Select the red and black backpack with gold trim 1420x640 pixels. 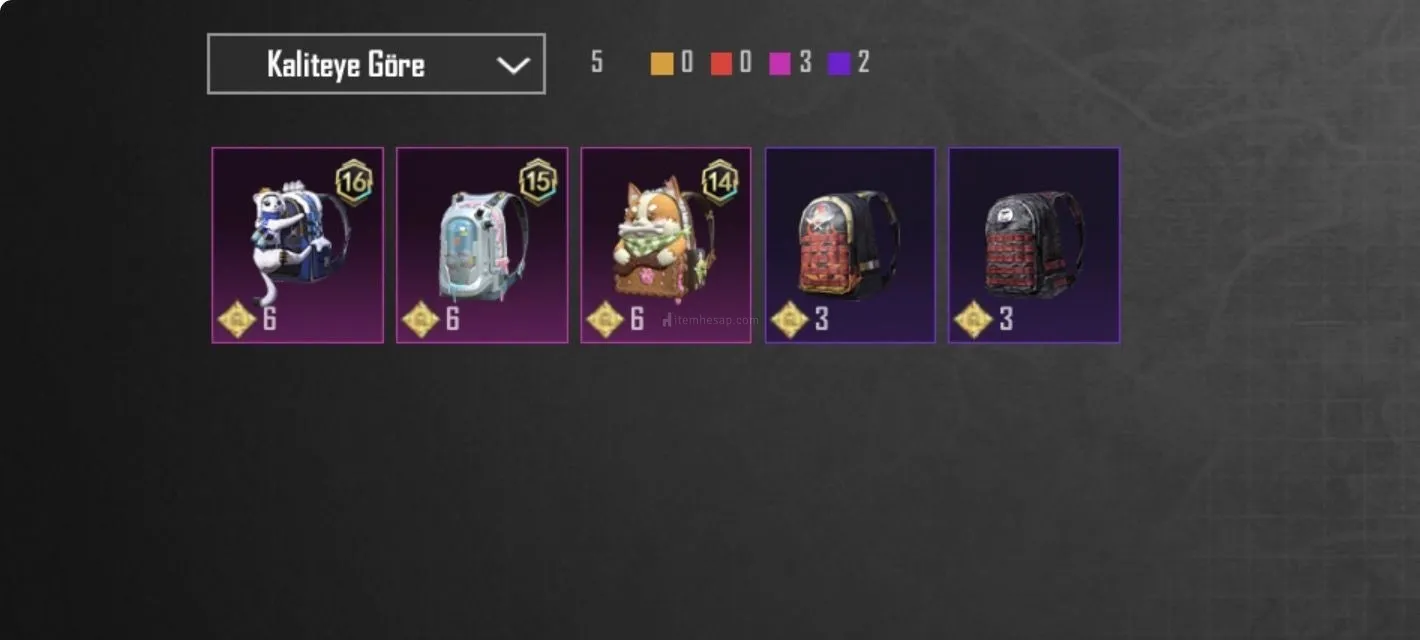tap(850, 245)
